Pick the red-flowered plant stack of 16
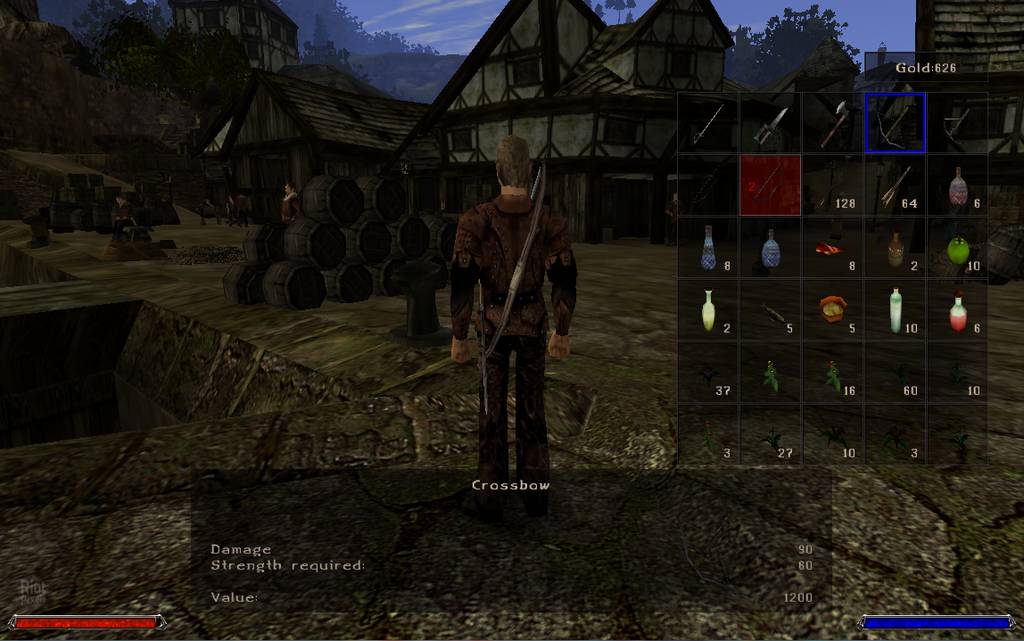This screenshot has height=641, width=1024. [833, 373]
